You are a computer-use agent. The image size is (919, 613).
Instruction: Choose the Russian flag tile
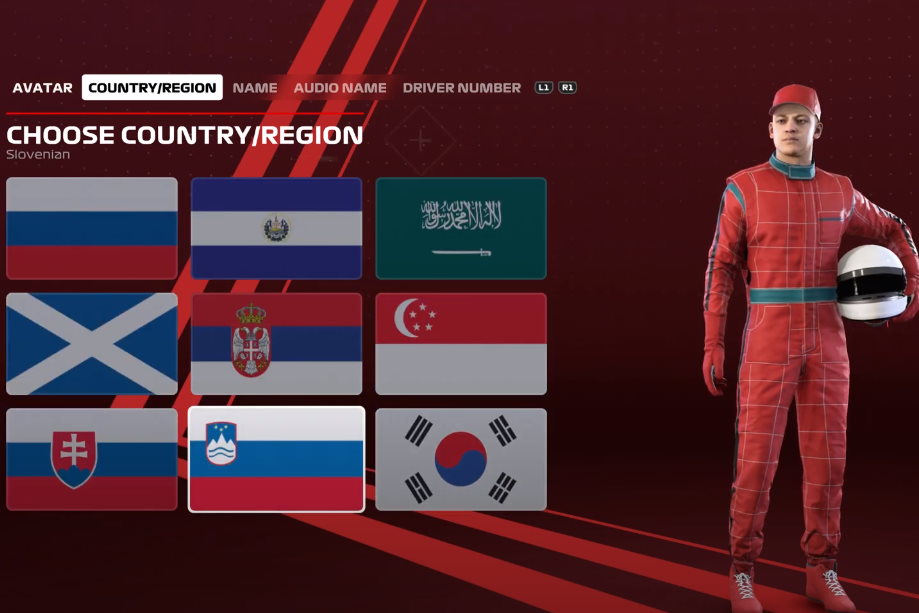pyautogui.click(x=92, y=228)
